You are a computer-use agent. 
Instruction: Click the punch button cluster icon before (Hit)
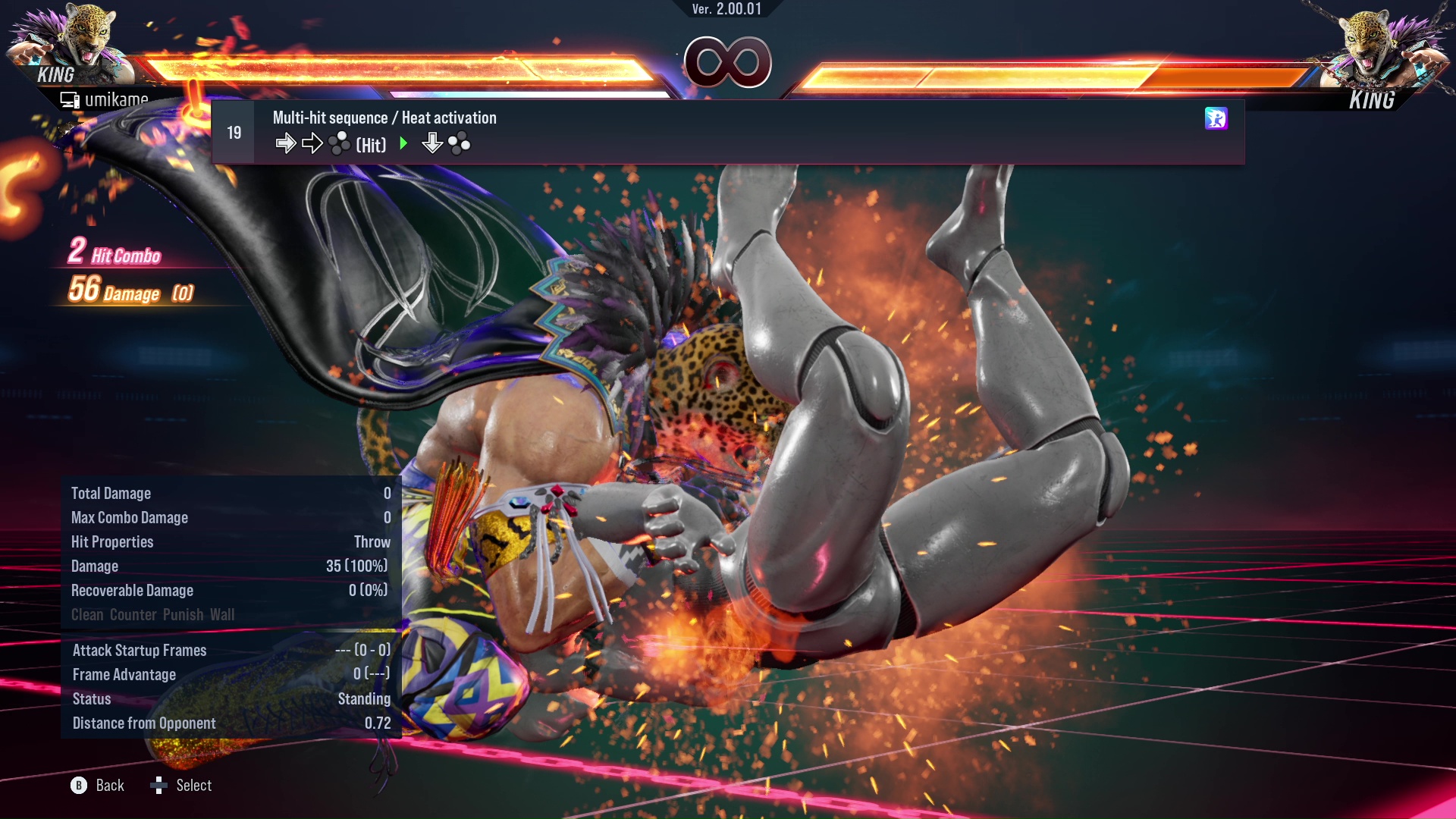pos(340,142)
